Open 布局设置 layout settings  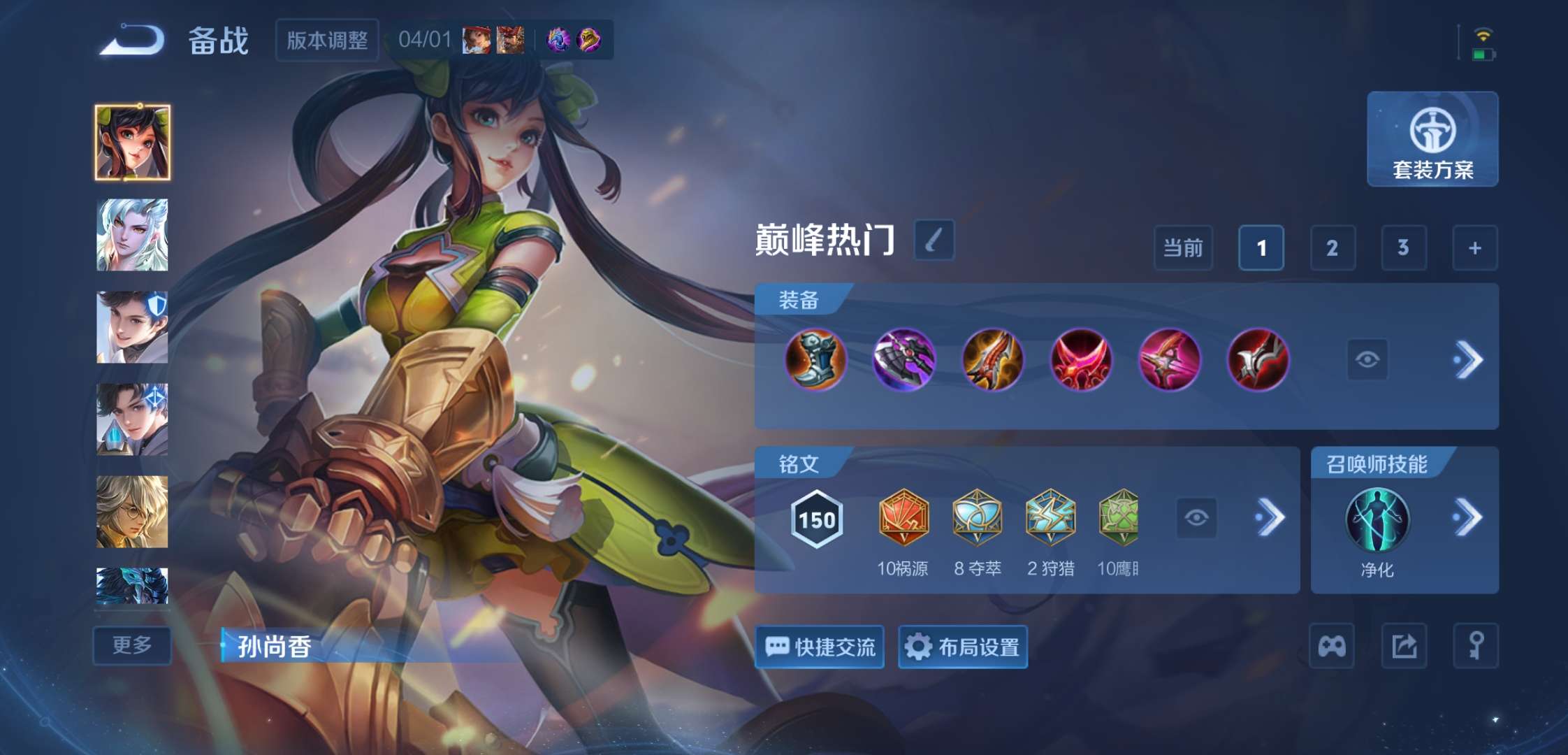[962, 647]
